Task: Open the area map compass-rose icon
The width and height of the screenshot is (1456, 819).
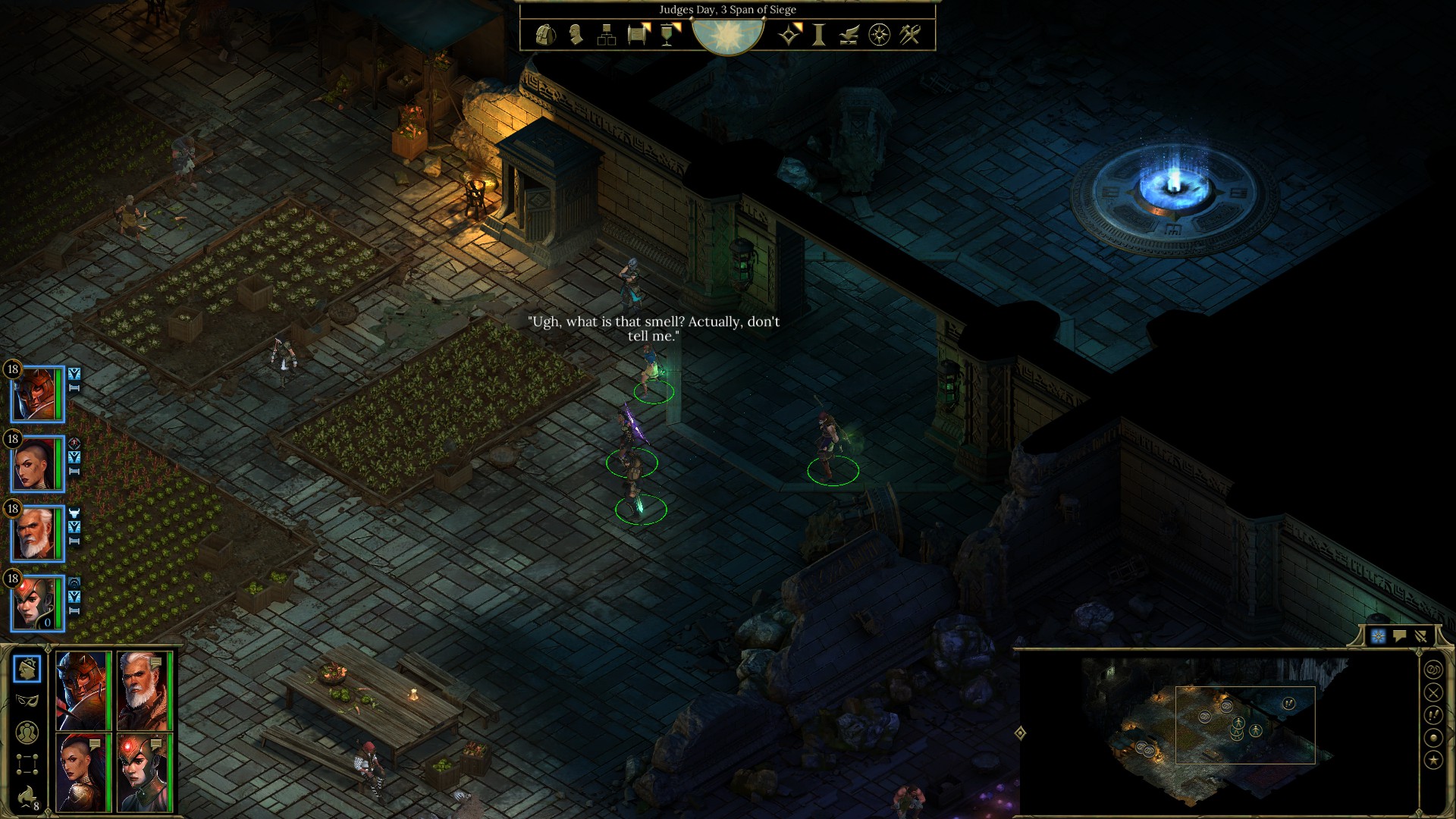Action: [879, 35]
